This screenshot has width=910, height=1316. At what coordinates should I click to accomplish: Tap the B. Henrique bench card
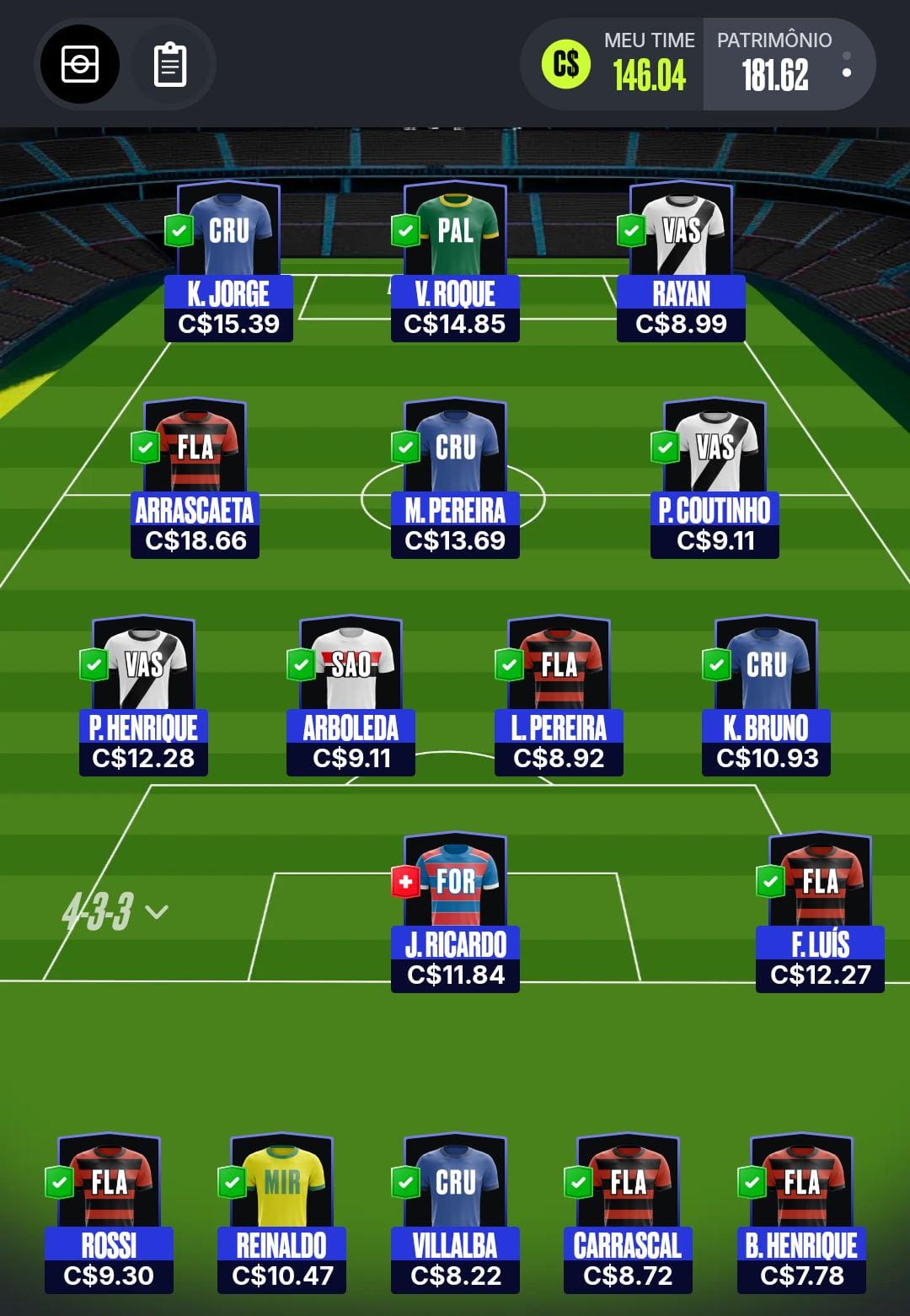(x=801, y=1214)
